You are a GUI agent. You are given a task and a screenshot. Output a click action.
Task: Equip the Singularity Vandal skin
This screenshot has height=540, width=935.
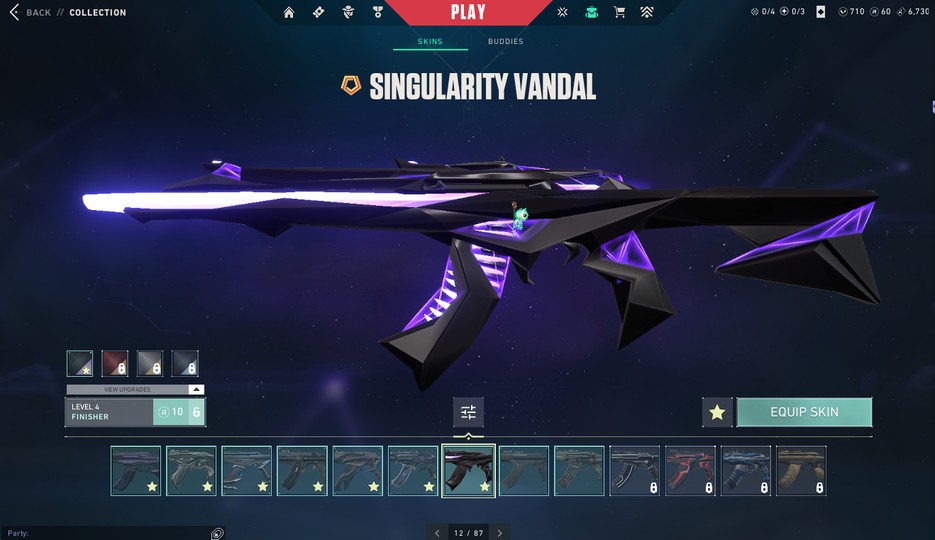coord(804,412)
